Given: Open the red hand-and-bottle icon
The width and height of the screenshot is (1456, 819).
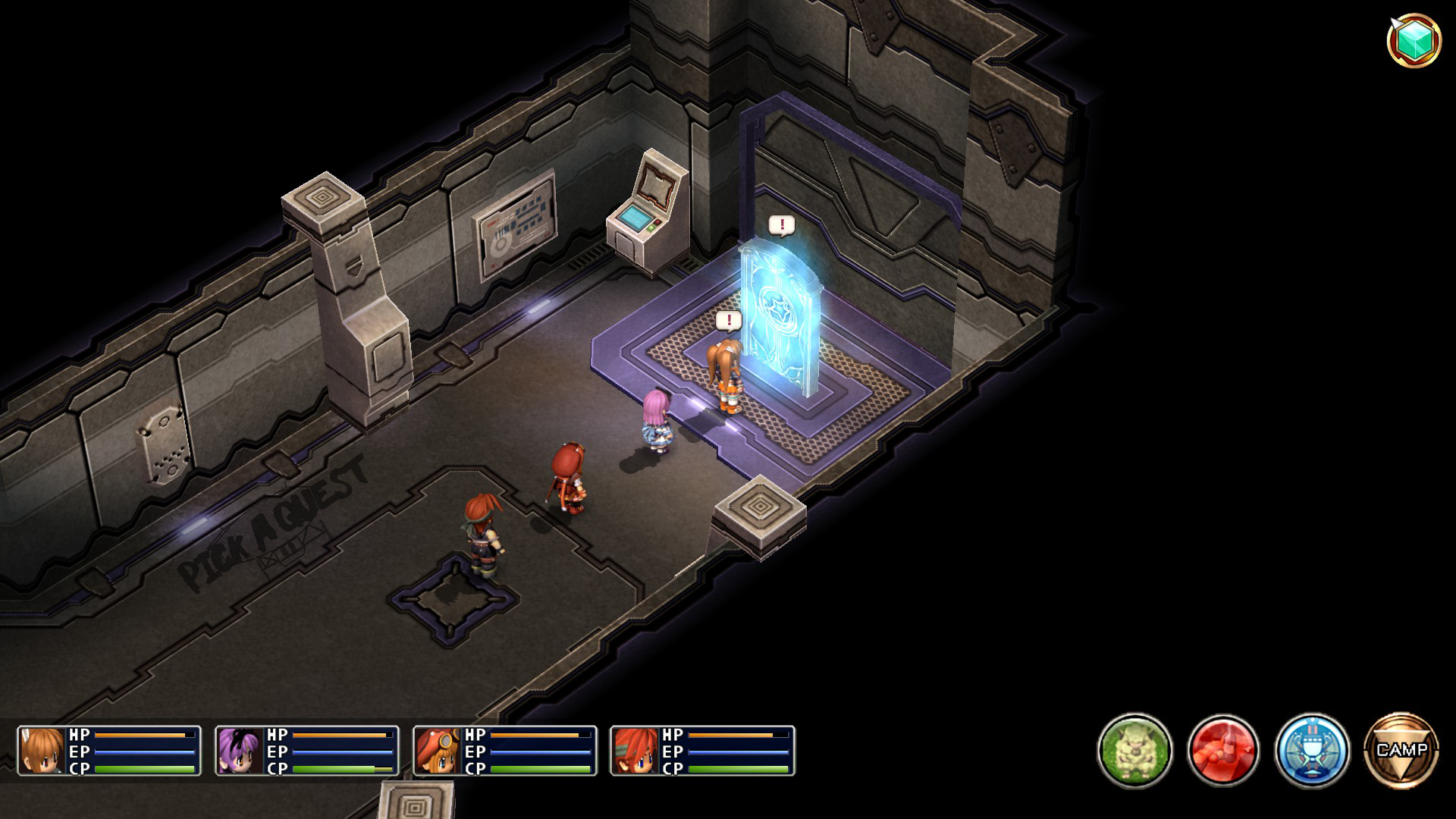Looking at the screenshot, I should pos(1223,750).
